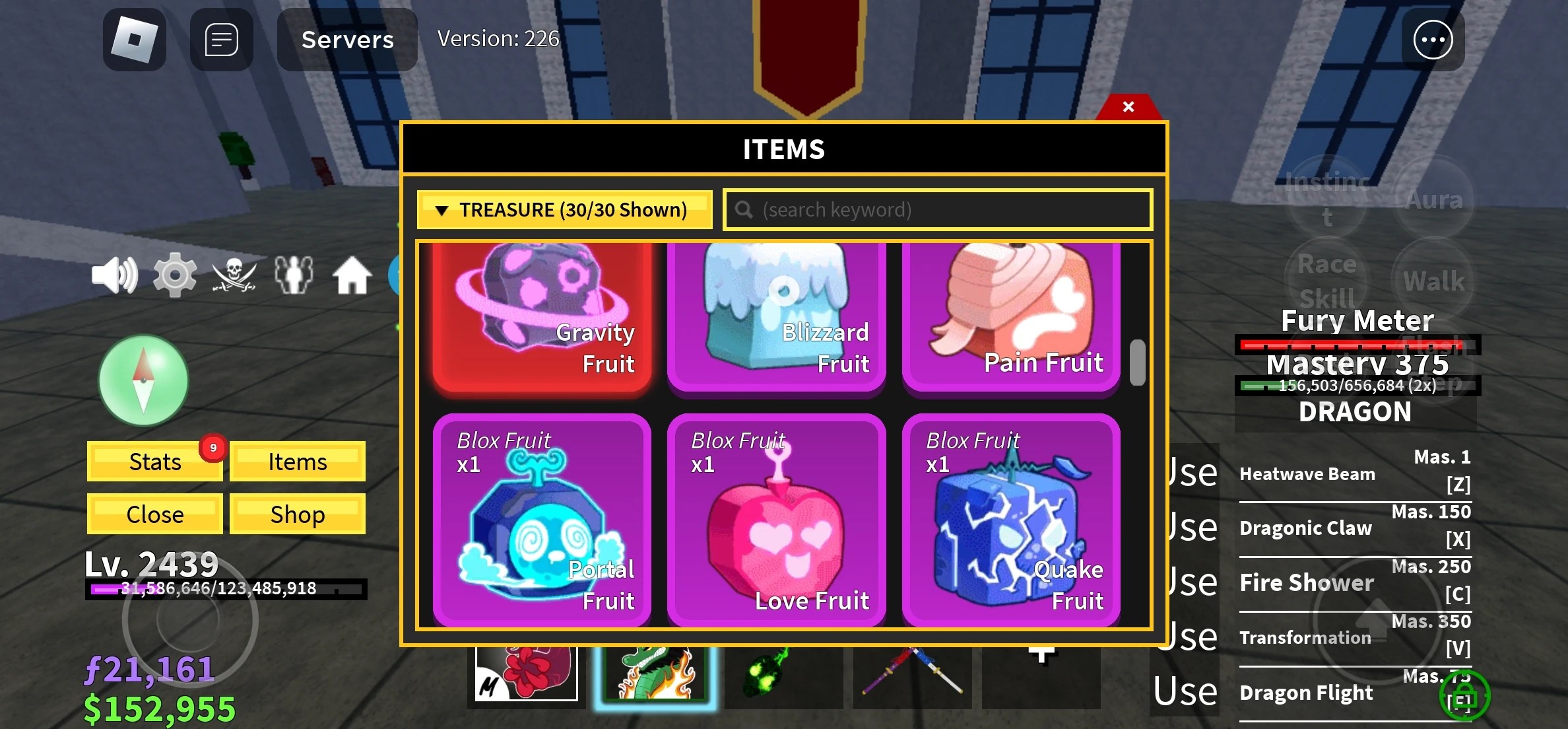Open the more options ellipsis menu
This screenshot has height=729, width=1568.
1433,40
